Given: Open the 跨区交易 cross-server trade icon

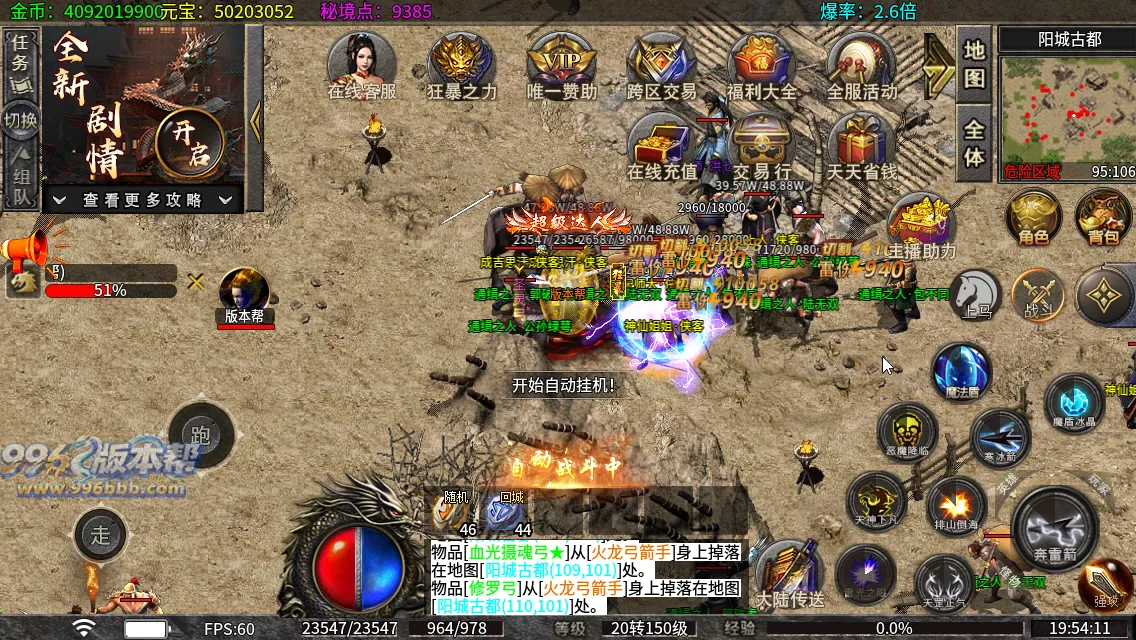Looking at the screenshot, I should click(x=661, y=65).
